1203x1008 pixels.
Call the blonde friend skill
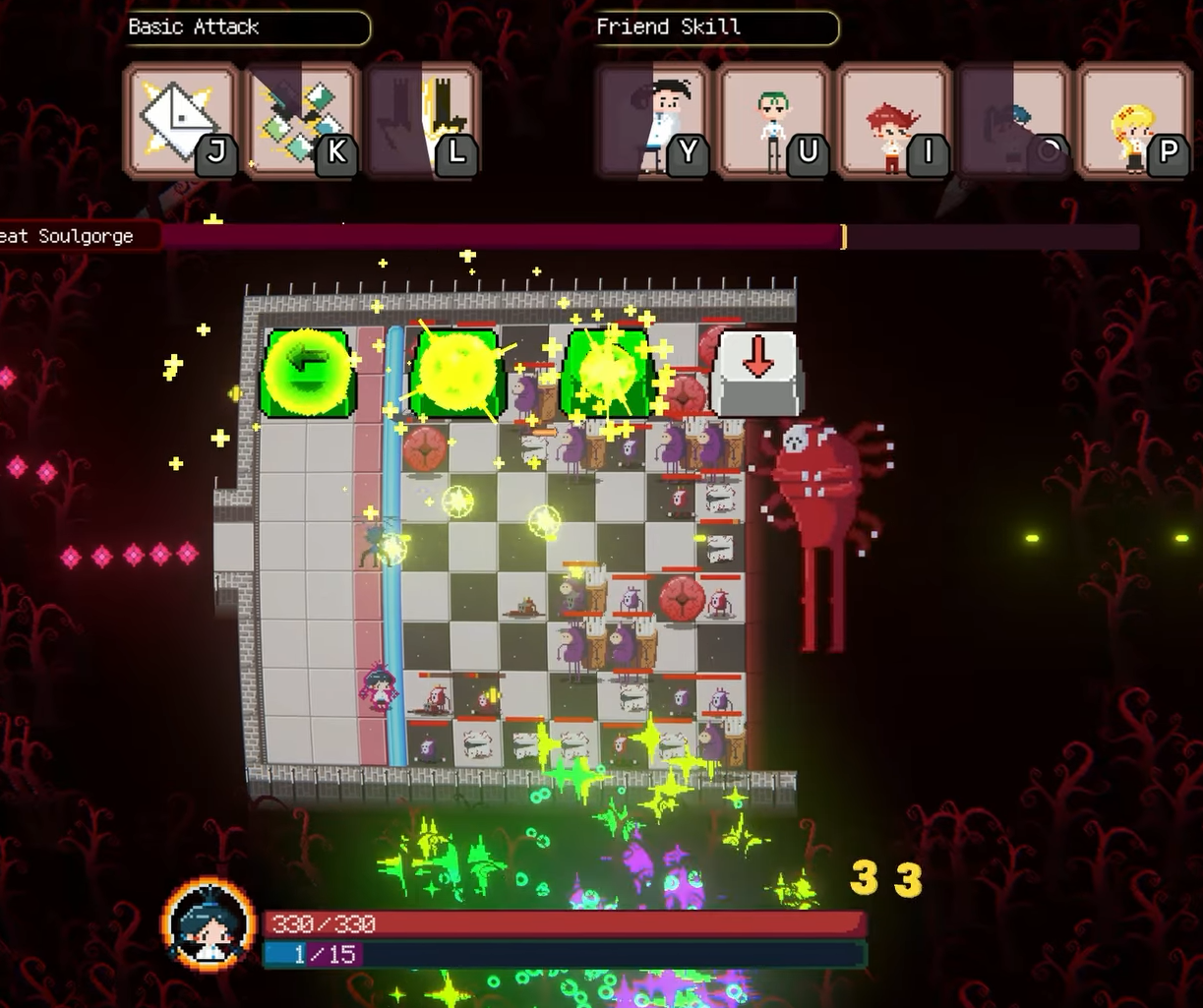click(1134, 121)
